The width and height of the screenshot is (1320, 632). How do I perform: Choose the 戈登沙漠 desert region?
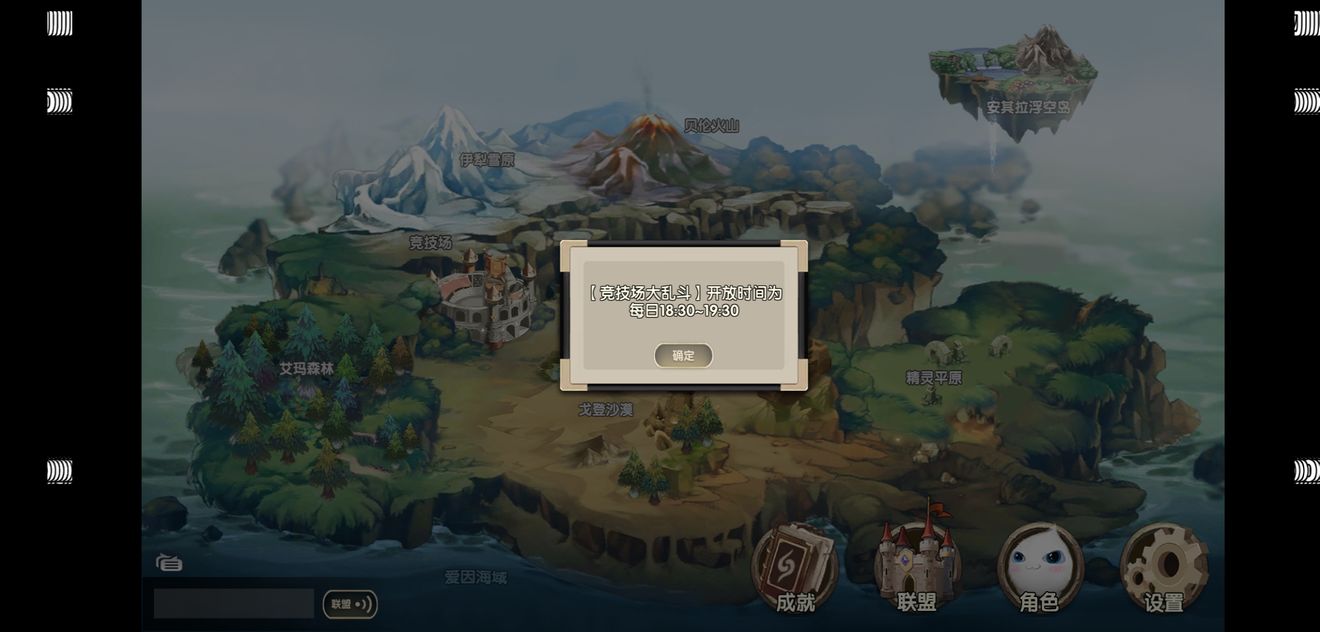[x=605, y=409]
